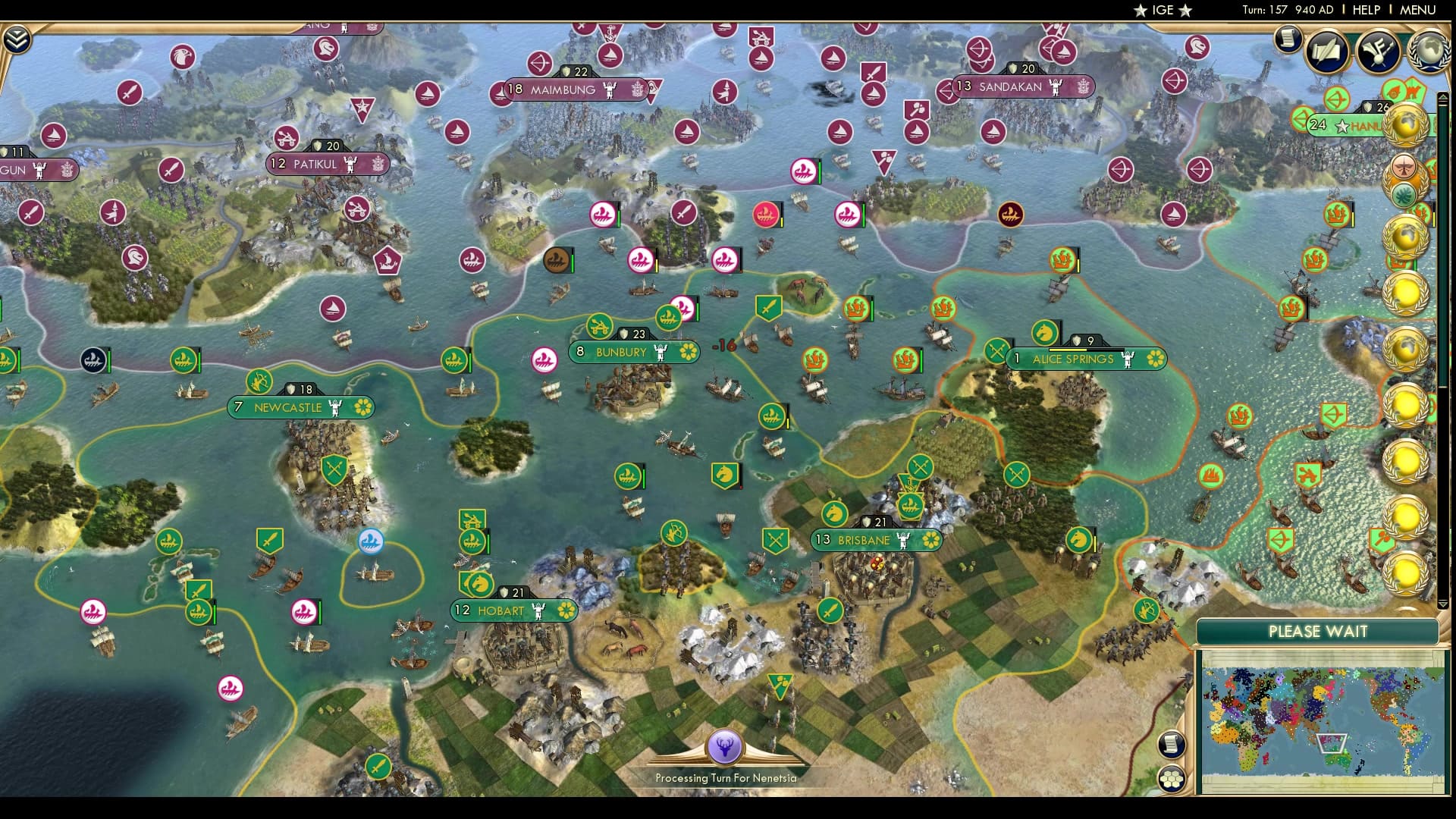Click the small up arrow atop the right-edge scrollbar
The width and height of the screenshot is (1456, 819).
(x=1444, y=97)
